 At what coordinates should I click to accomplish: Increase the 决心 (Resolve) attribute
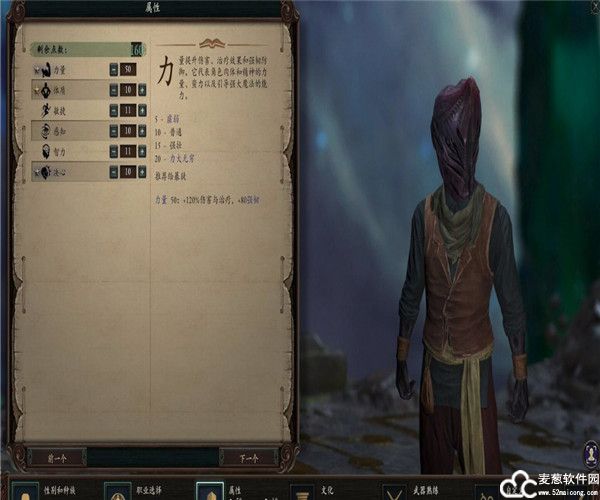pyautogui.click(x=142, y=171)
